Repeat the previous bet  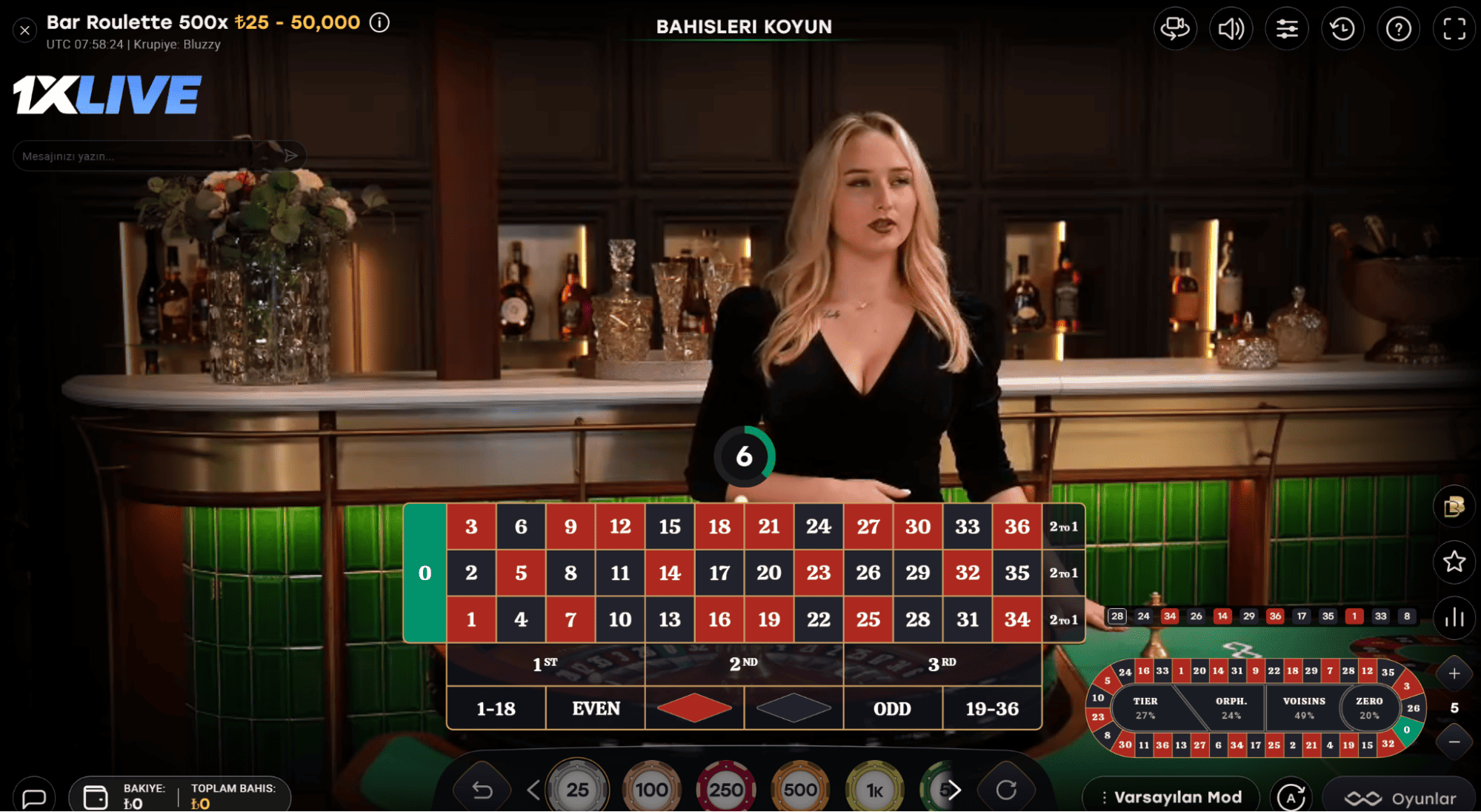coord(1008,790)
